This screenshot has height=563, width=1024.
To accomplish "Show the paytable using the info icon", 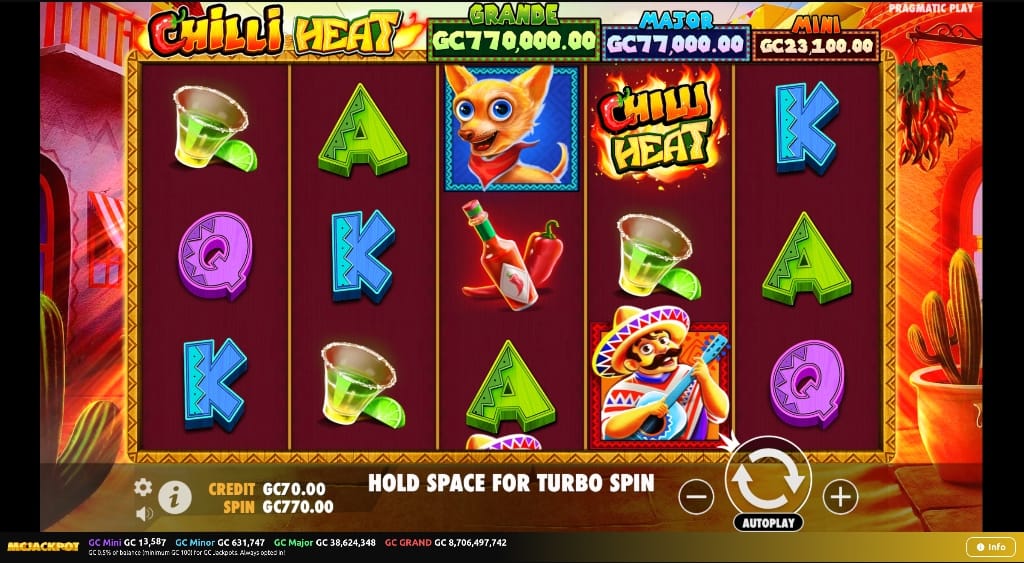I will coord(175,495).
